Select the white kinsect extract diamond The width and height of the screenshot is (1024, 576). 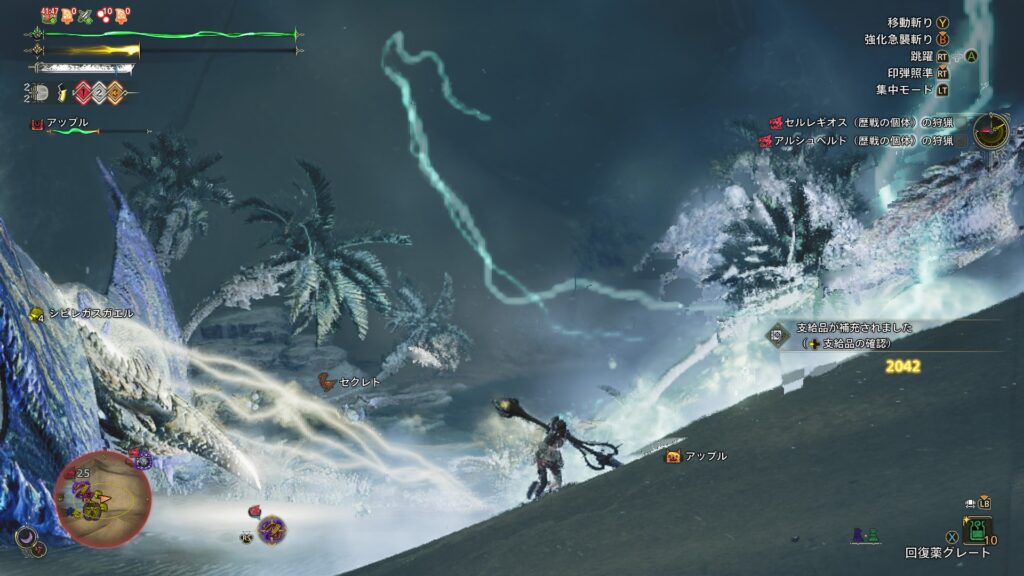[99, 93]
